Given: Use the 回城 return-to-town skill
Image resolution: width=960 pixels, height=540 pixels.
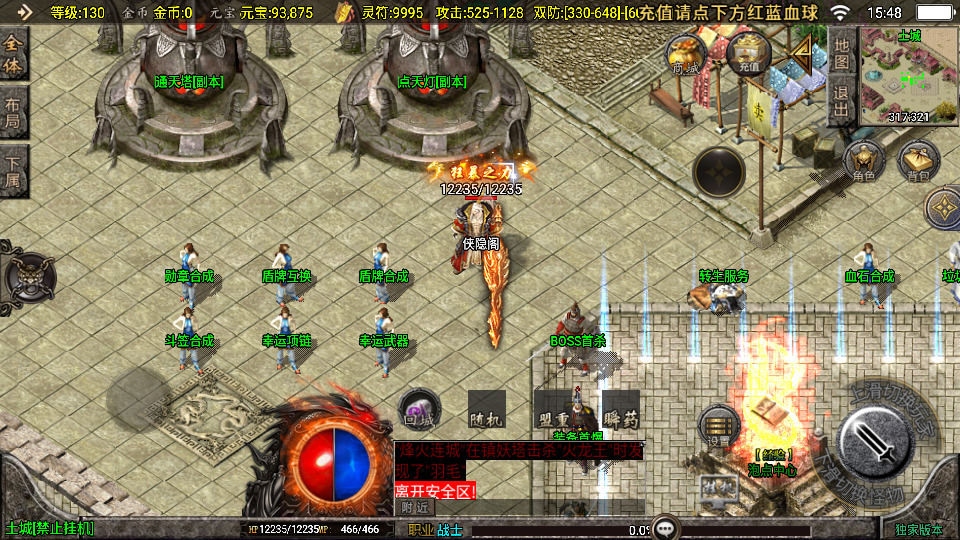Looking at the screenshot, I should [x=420, y=411].
